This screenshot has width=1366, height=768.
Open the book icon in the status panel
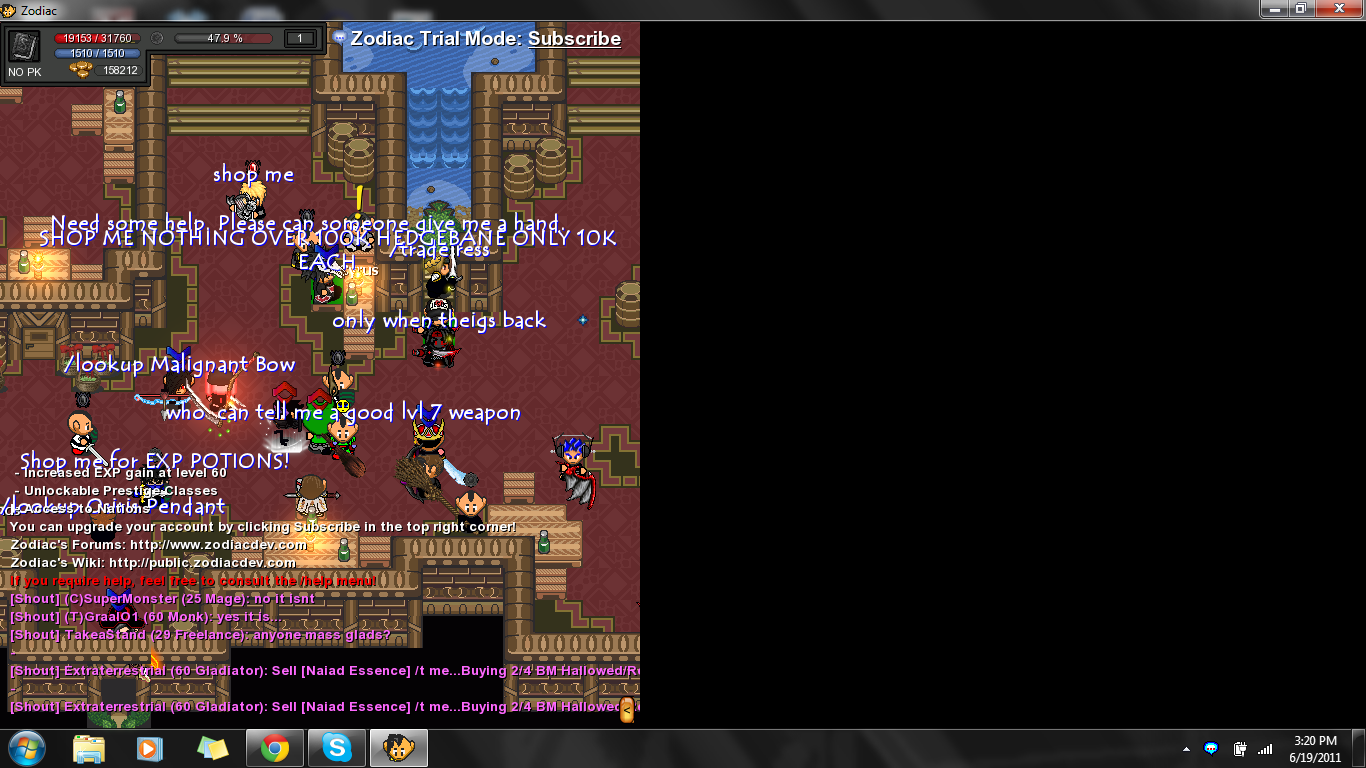[24, 47]
